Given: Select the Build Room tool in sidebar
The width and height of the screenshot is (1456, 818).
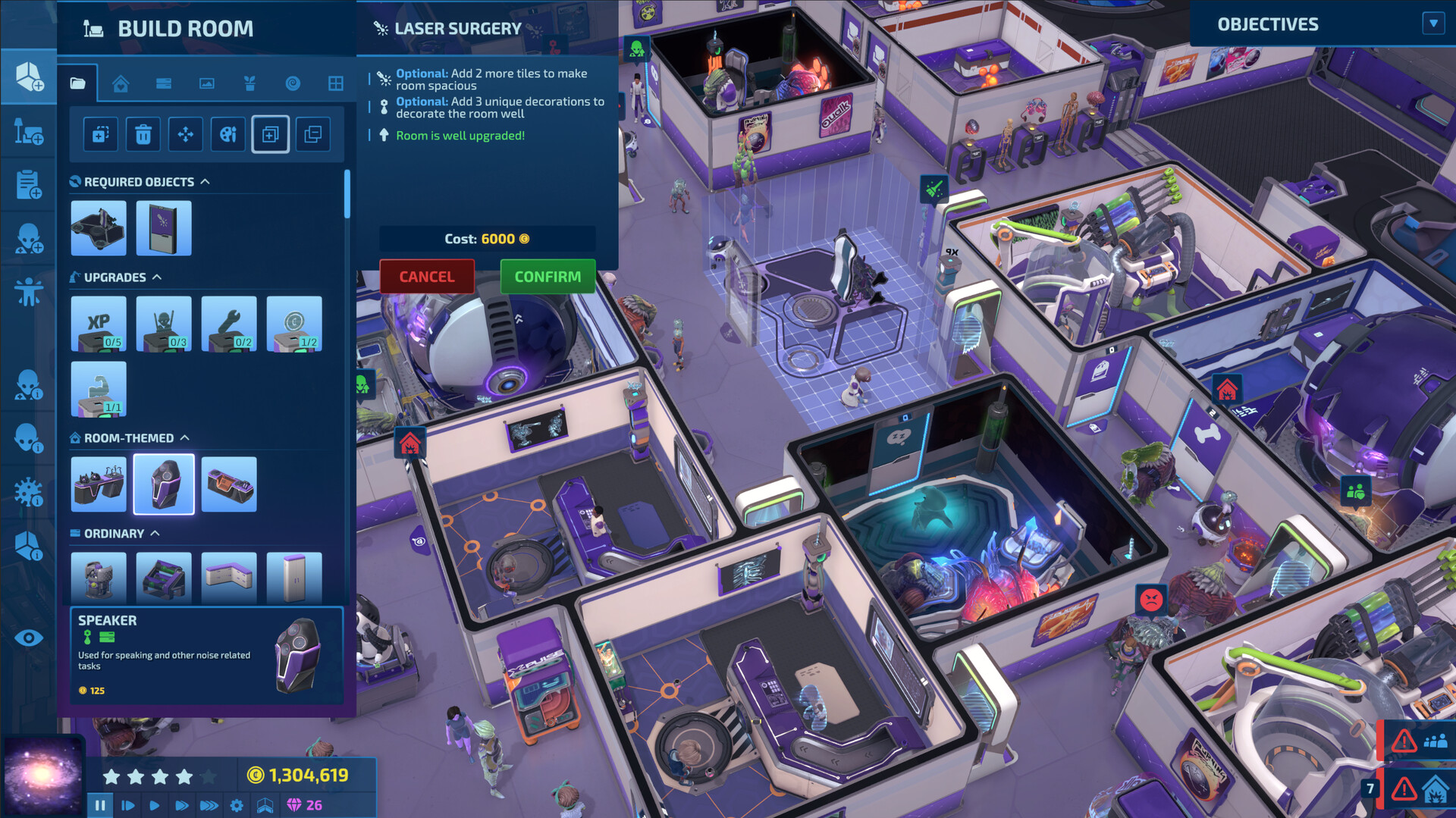Looking at the screenshot, I should point(28,76).
